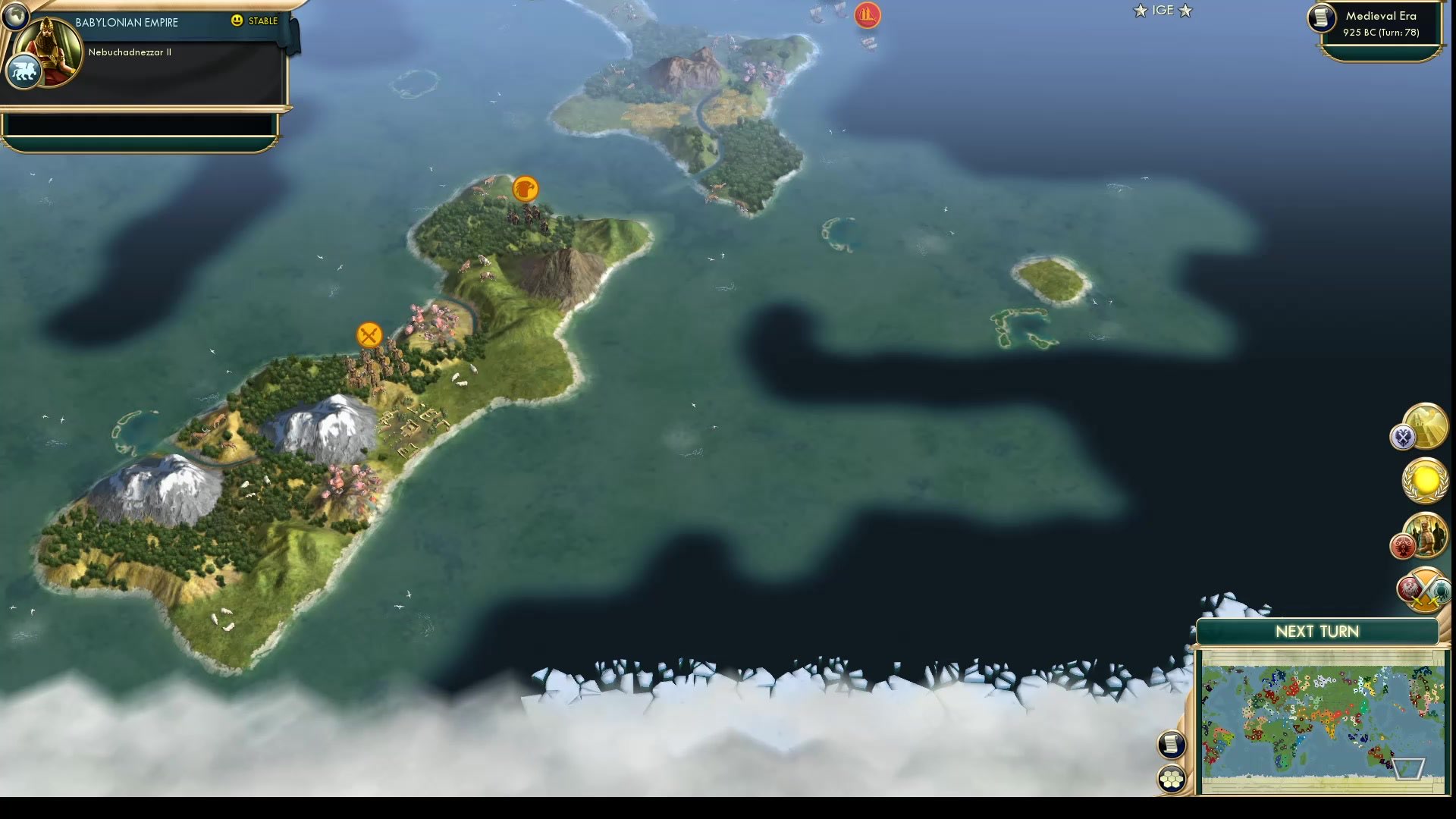Open the IGE editor menu at top center
Viewport: 1456px width, 819px height.
point(1163,11)
